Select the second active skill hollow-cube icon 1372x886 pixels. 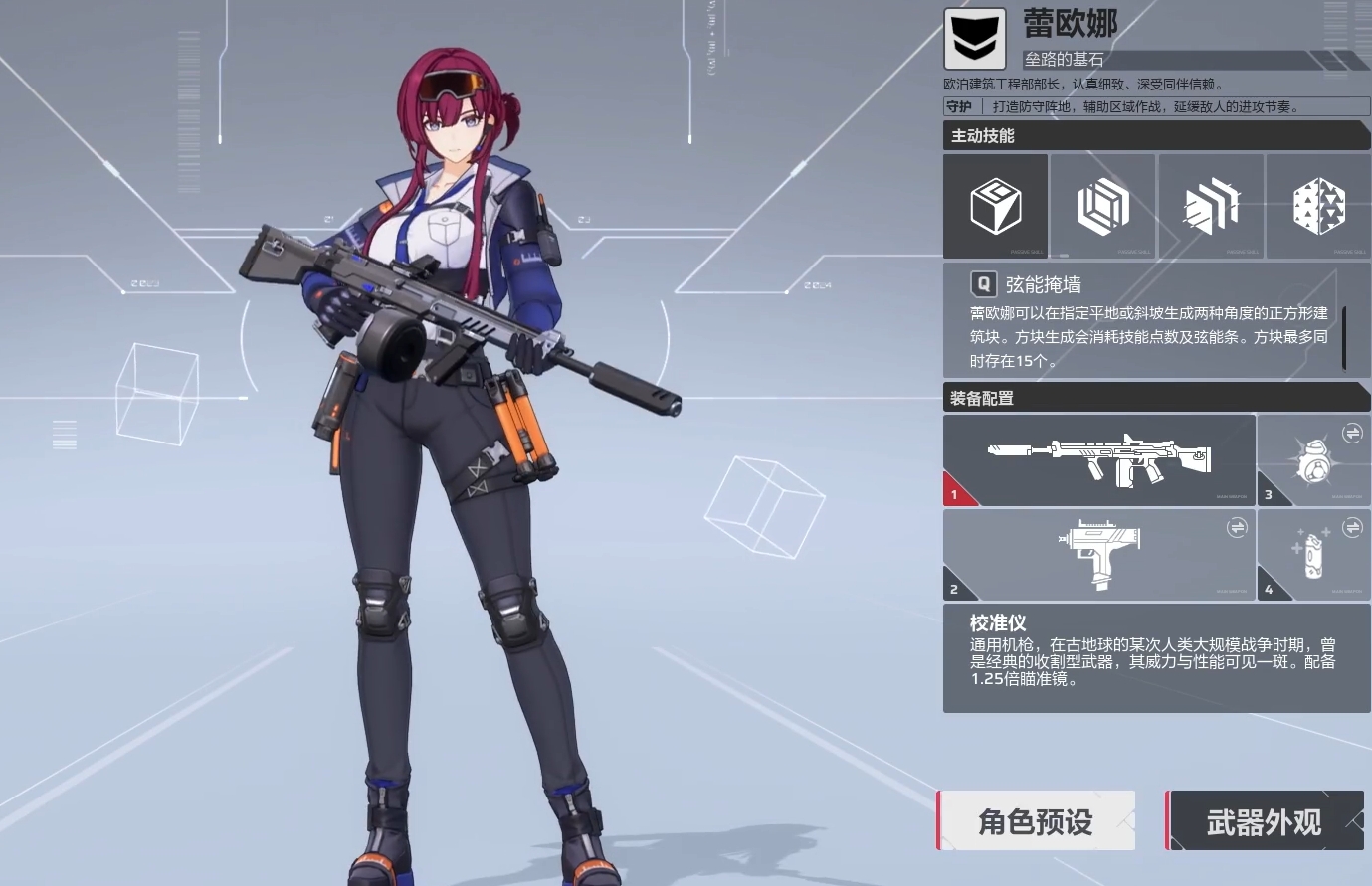1103,205
